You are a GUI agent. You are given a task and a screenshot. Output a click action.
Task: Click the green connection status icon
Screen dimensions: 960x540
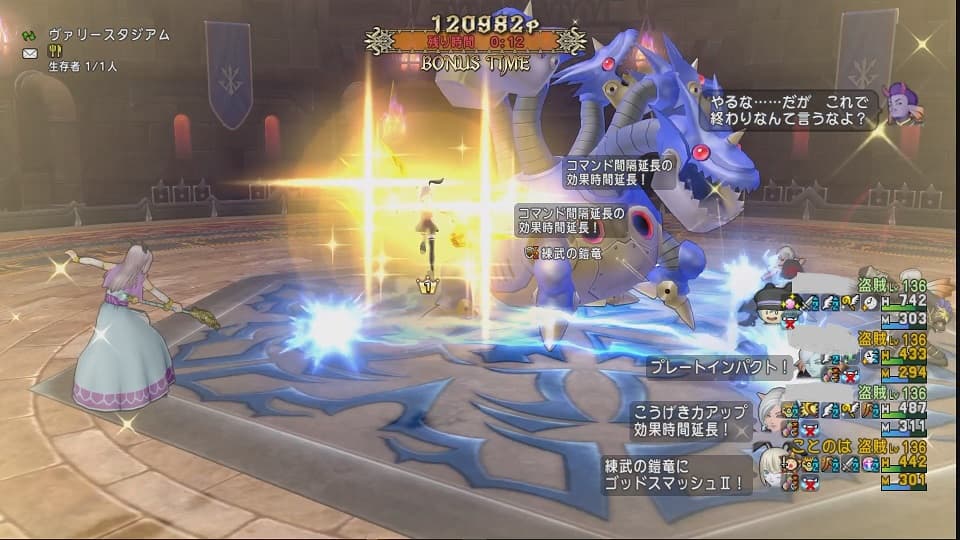click(29, 35)
